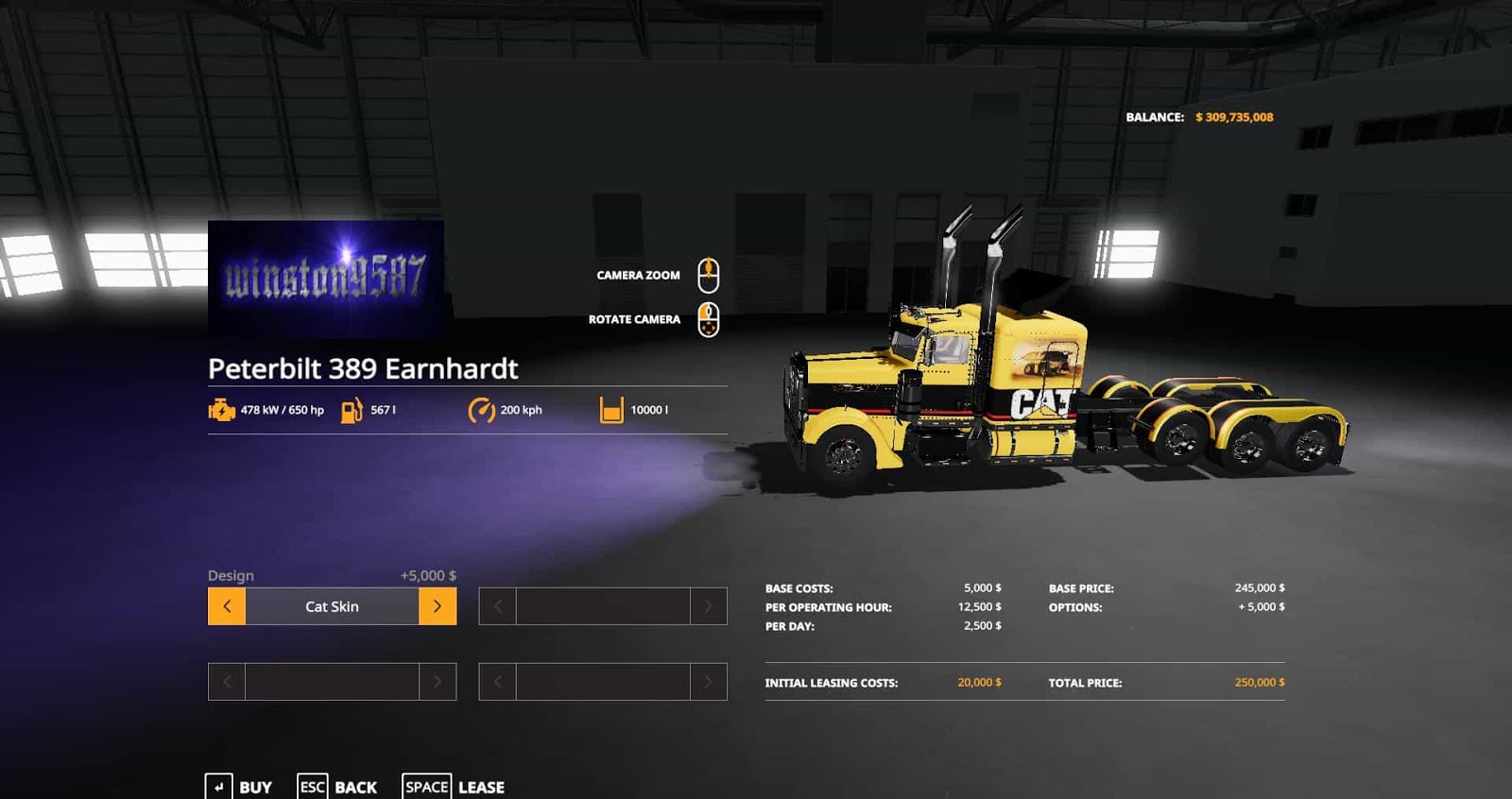Click the SPACE key icon next to LEASE
Image resolution: width=1512 pixels, height=799 pixels.
coord(426,786)
